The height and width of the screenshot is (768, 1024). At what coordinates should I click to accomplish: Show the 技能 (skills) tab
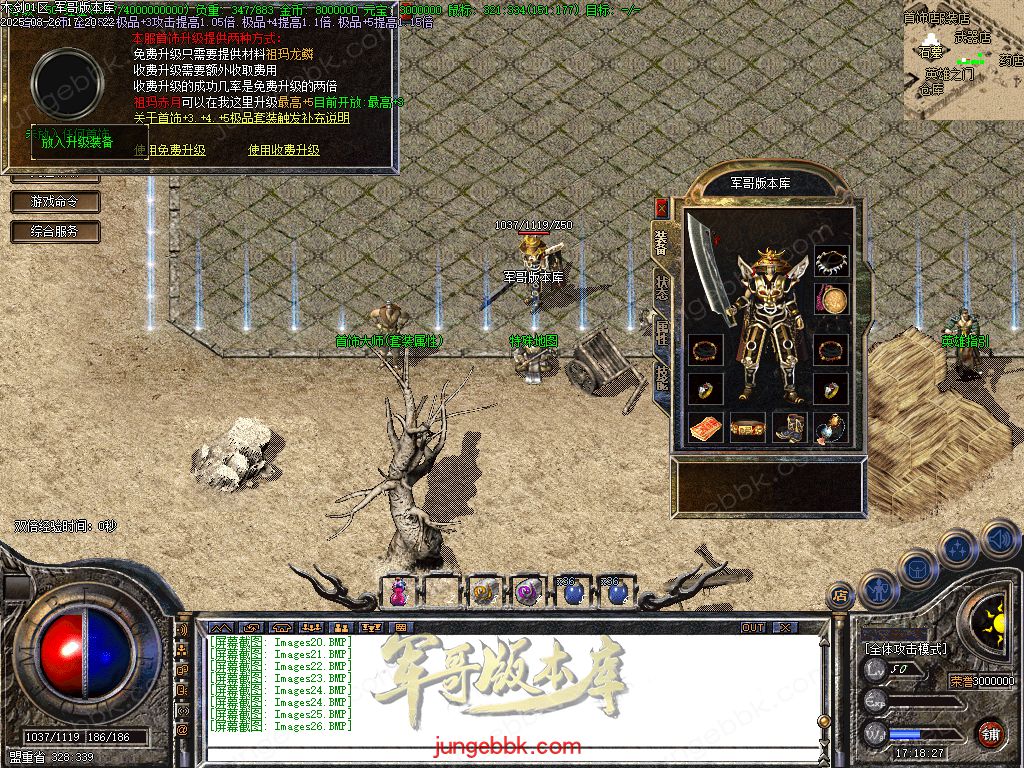tap(662, 380)
